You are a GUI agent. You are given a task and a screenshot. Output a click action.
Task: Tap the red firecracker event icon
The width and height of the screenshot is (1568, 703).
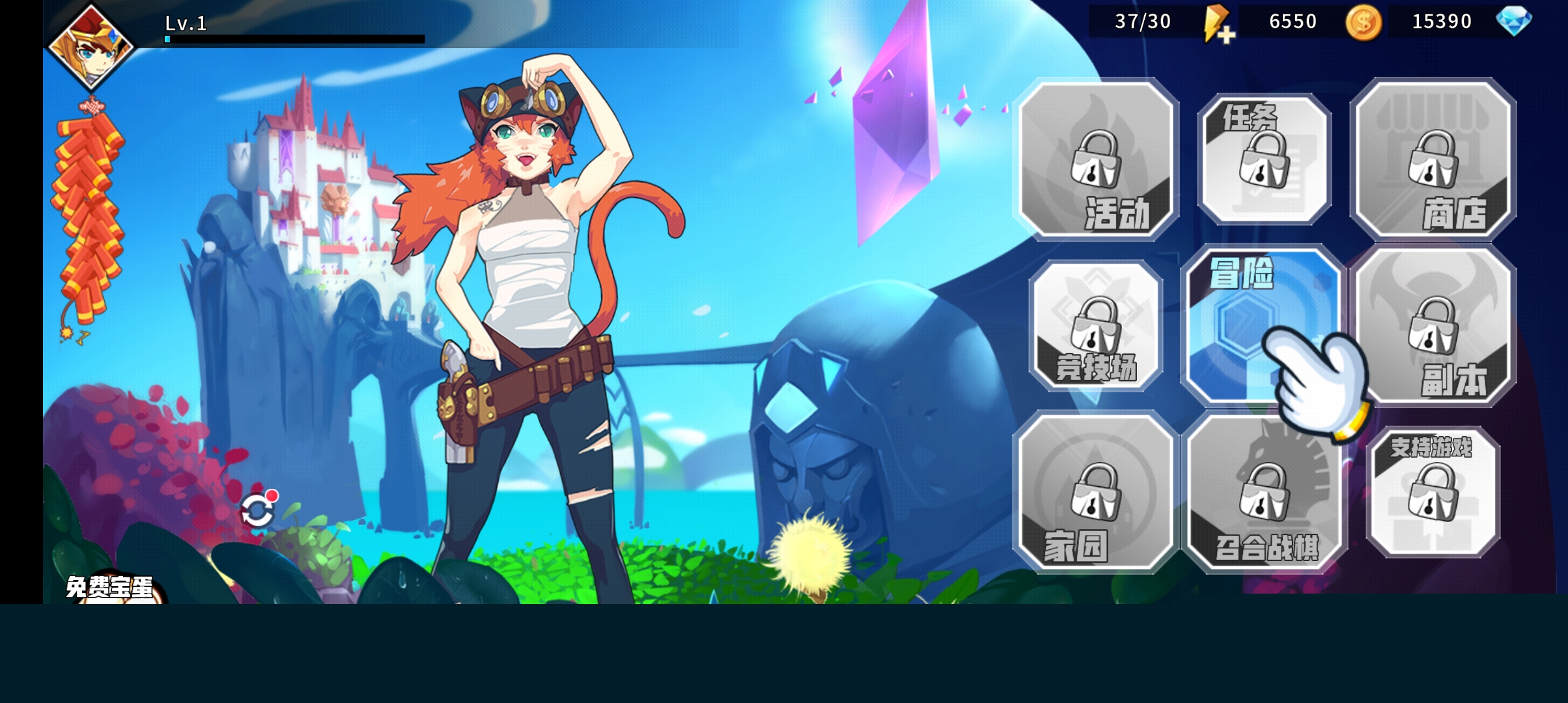(x=89, y=215)
